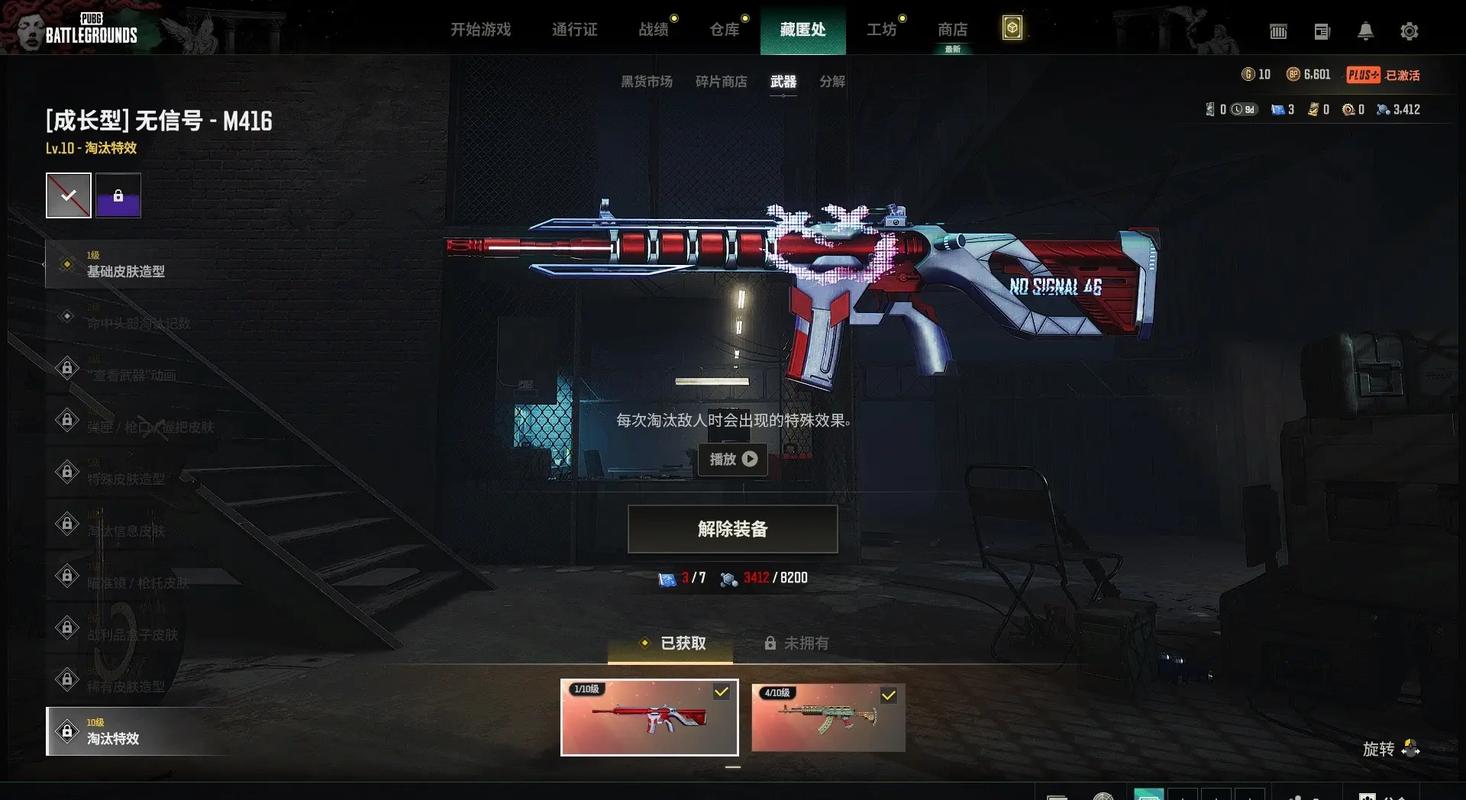Uncheck the 1/10级 skin checkmark

point(721,691)
